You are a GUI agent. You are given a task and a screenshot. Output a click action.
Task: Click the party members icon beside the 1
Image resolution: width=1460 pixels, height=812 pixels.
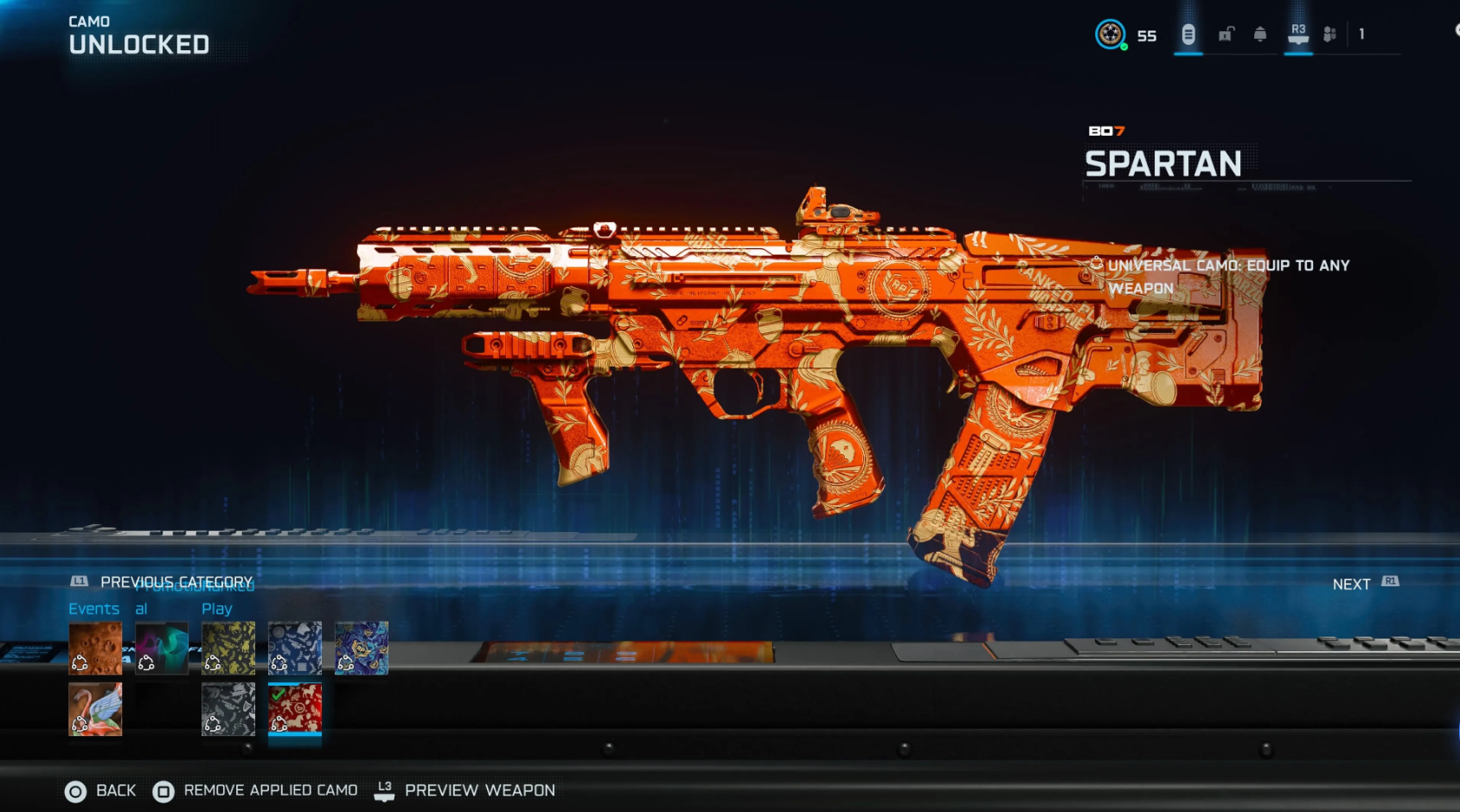pyautogui.click(x=1330, y=33)
